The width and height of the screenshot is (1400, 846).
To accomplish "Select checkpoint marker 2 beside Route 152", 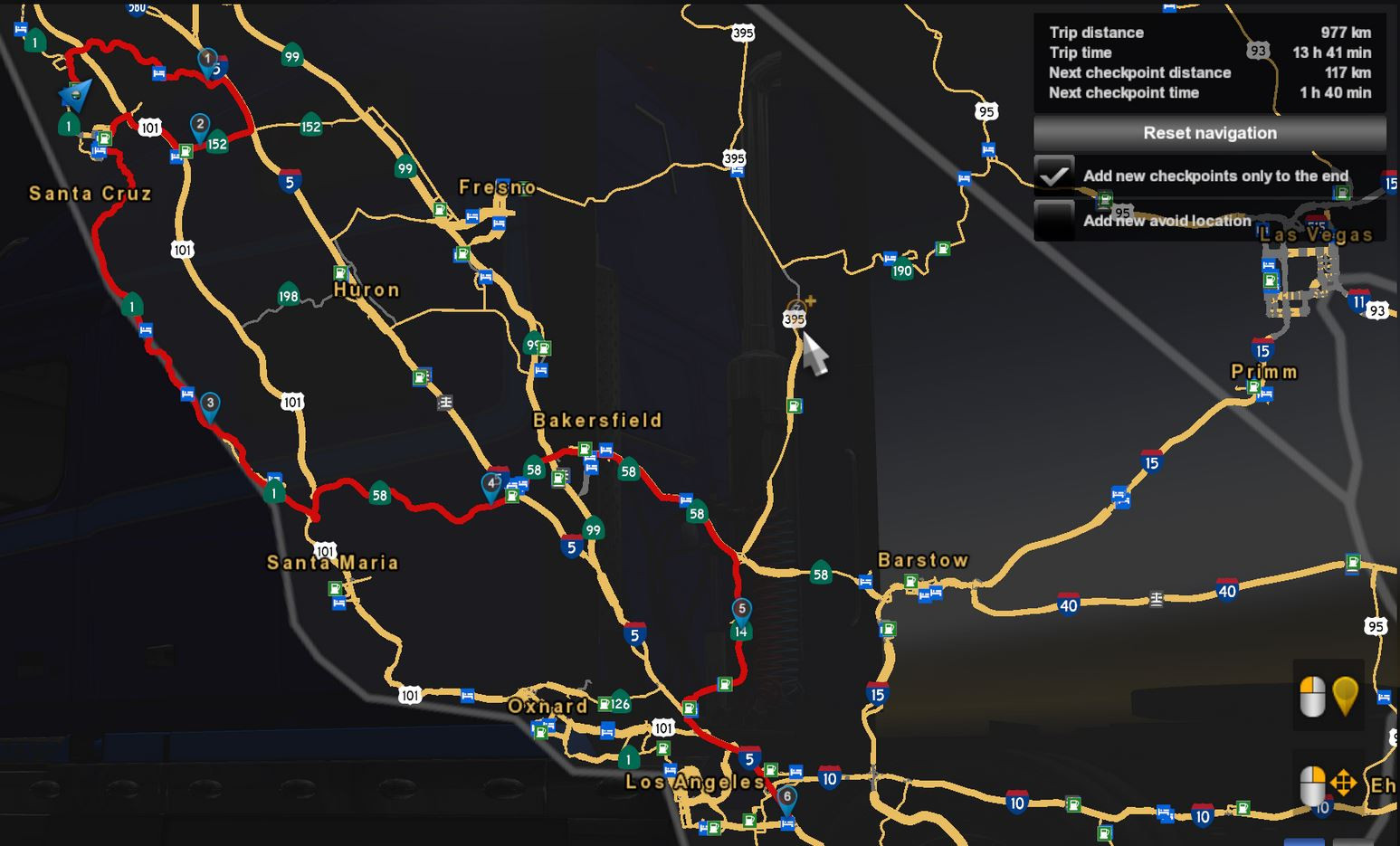I will 200,123.
